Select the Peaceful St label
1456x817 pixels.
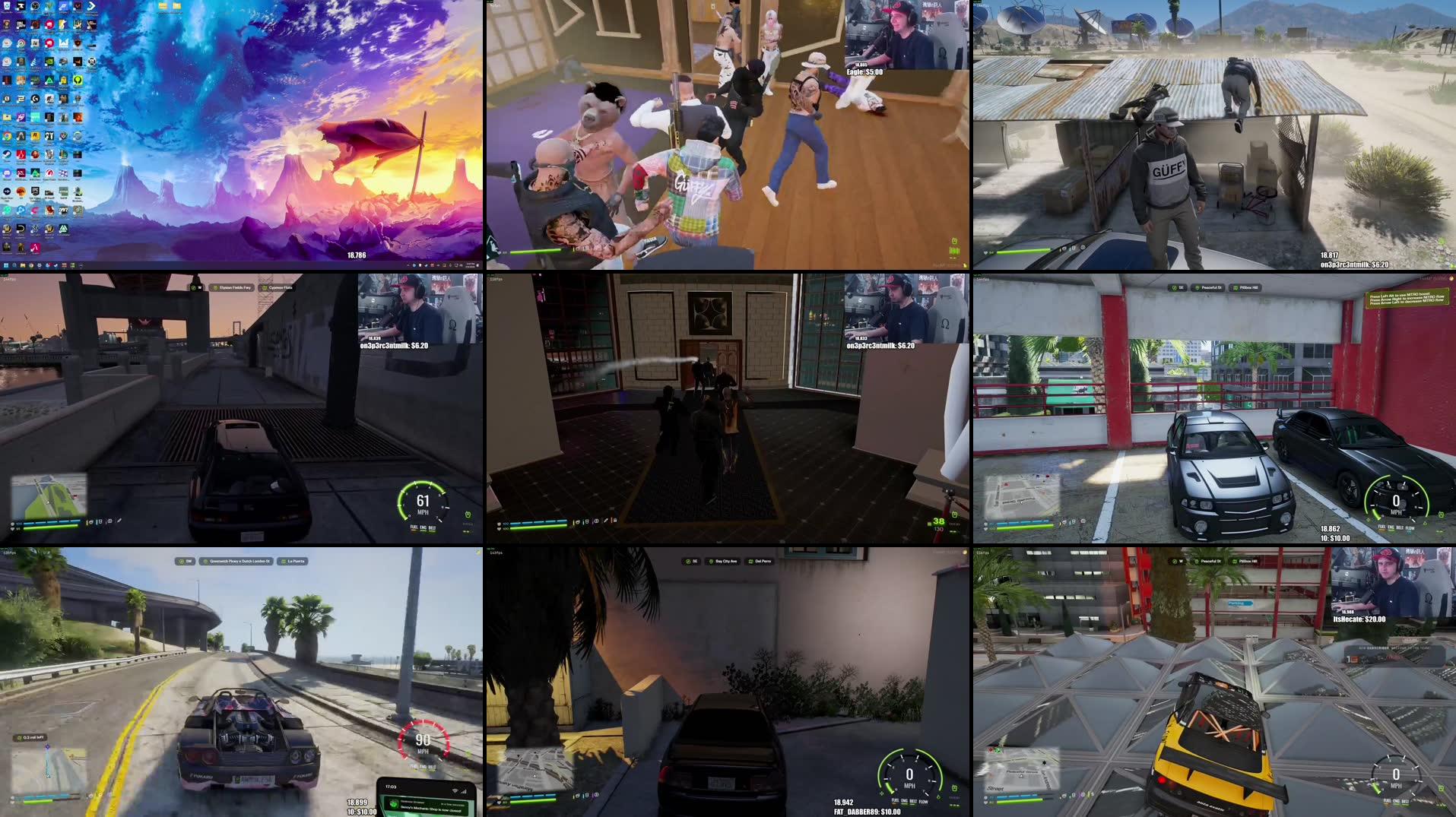click(1211, 288)
